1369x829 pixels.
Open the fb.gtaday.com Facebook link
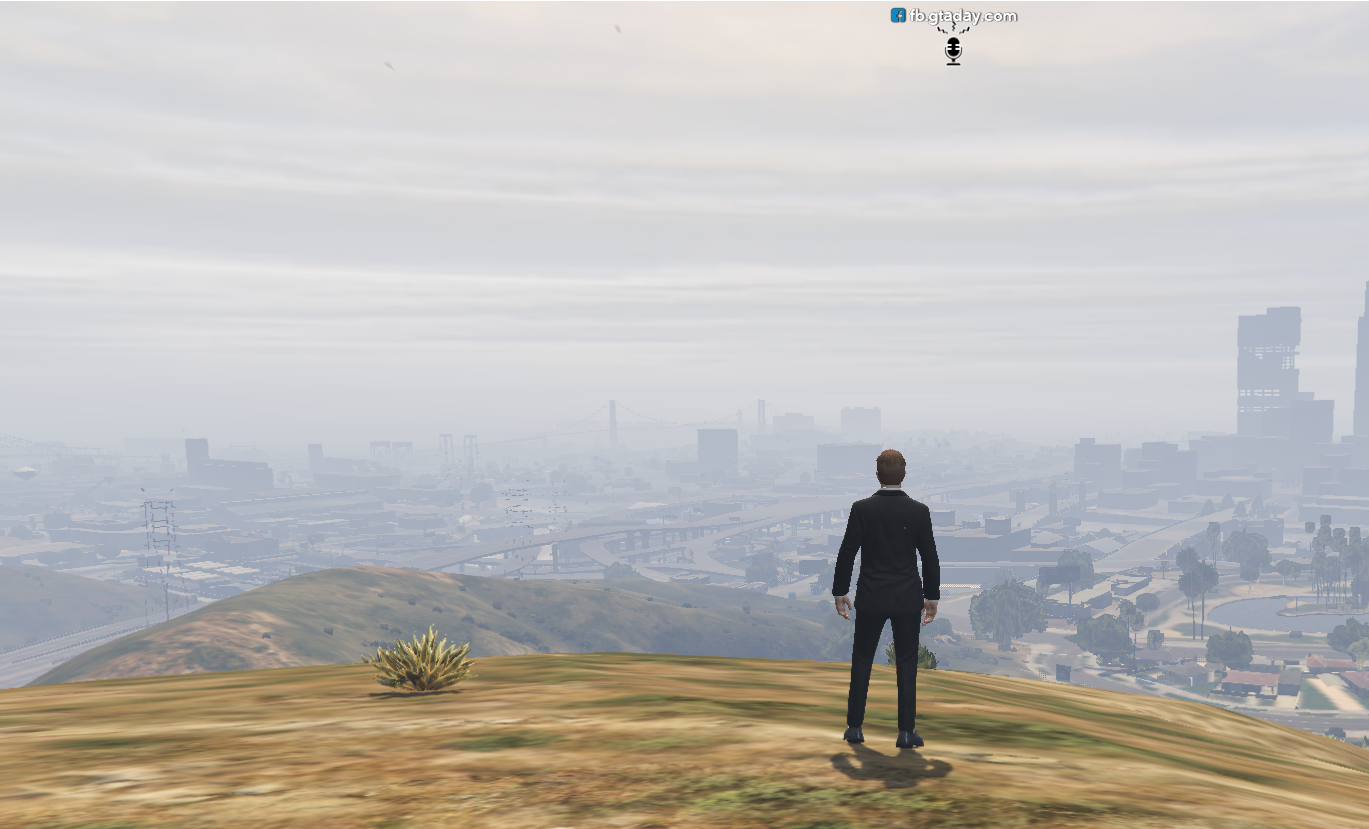954,16
